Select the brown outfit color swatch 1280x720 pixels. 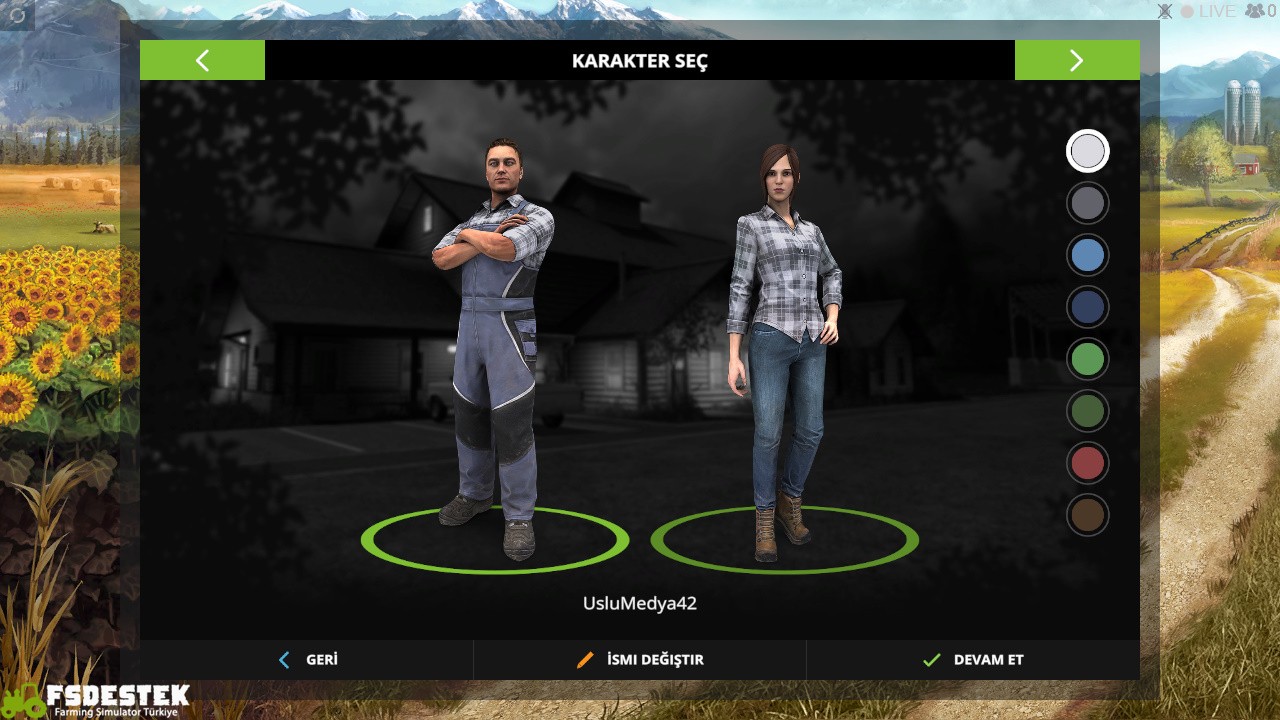(x=1087, y=515)
